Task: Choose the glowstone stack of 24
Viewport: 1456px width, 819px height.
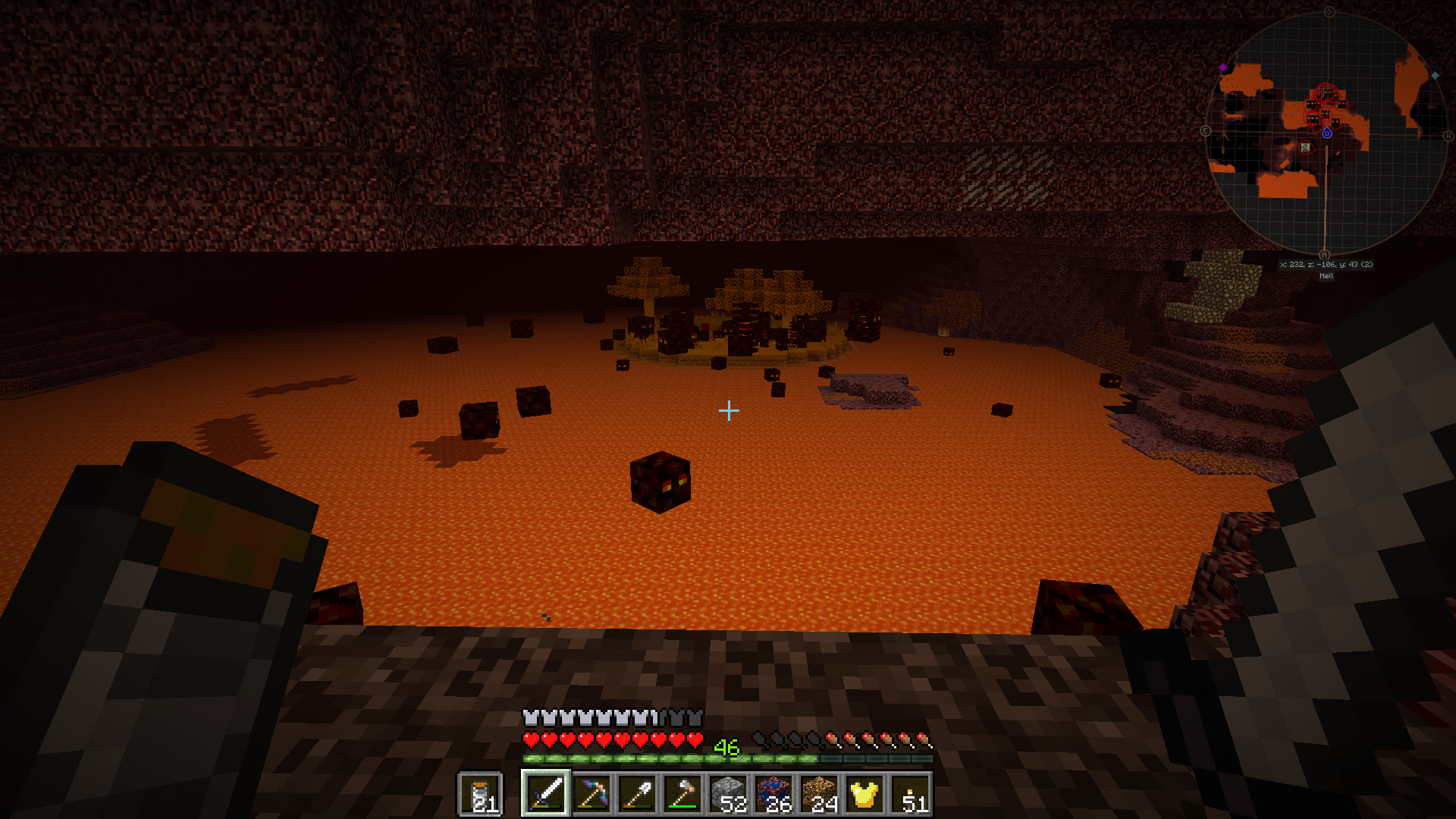Action: (819, 794)
